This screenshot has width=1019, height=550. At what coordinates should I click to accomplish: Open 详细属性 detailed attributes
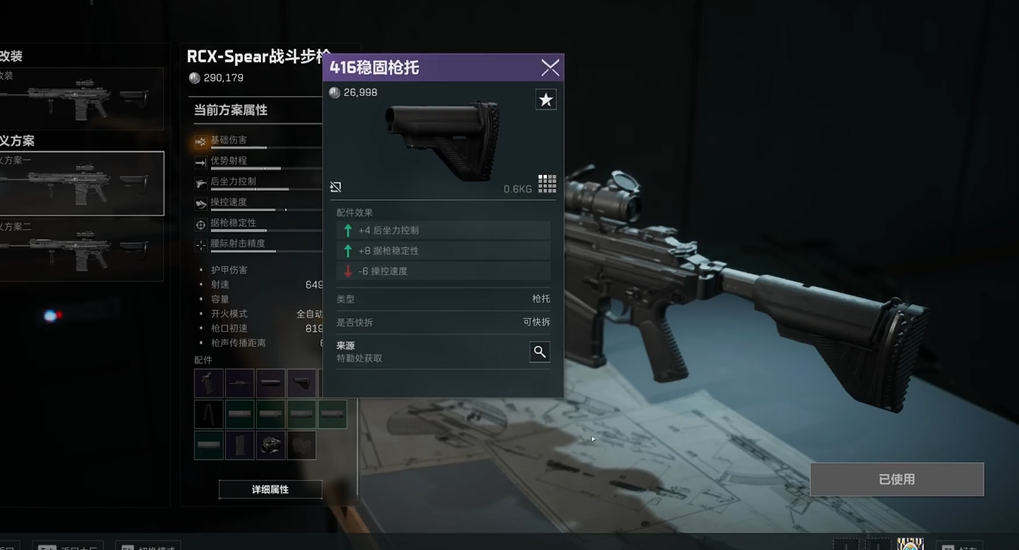click(x=270, y=490)
